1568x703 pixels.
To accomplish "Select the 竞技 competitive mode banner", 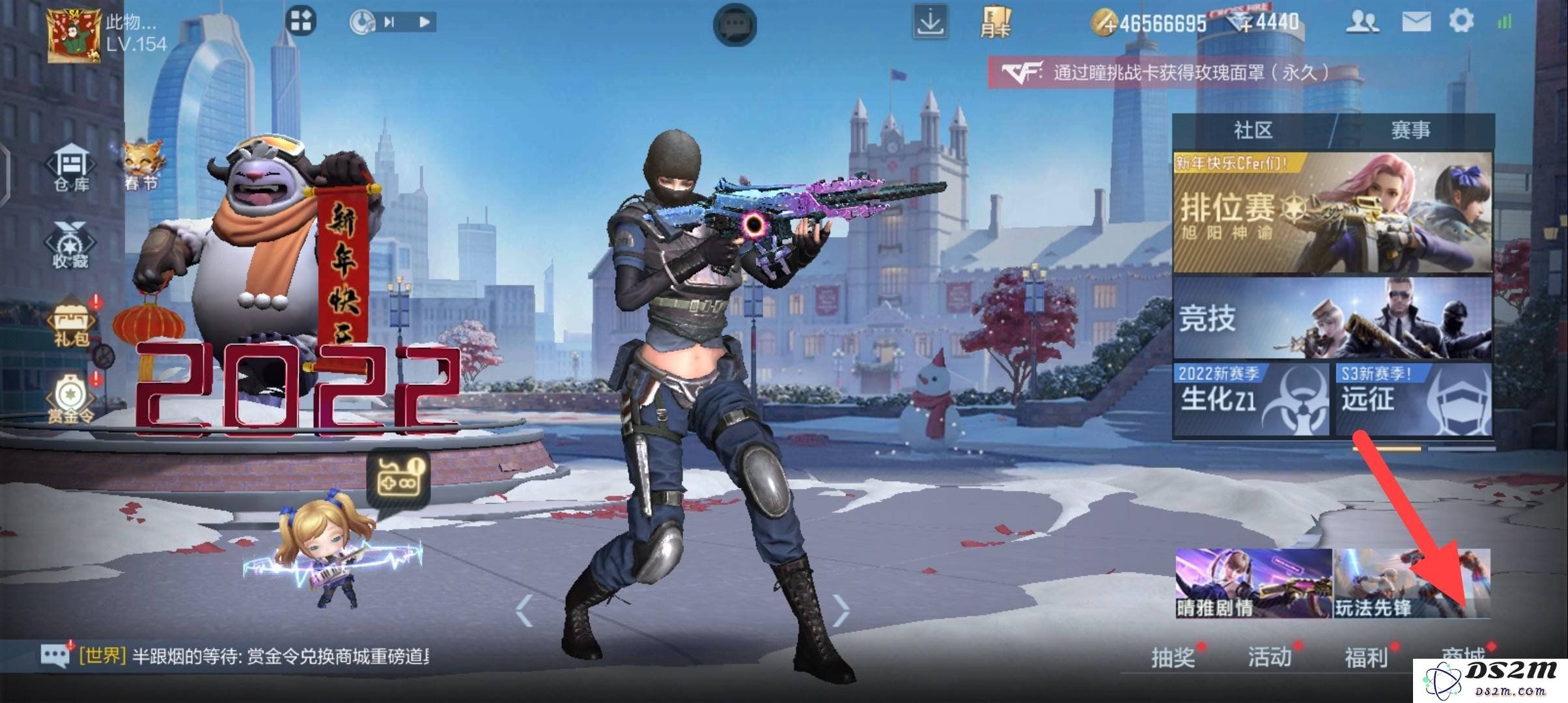I will click(x=1332, y=318).
